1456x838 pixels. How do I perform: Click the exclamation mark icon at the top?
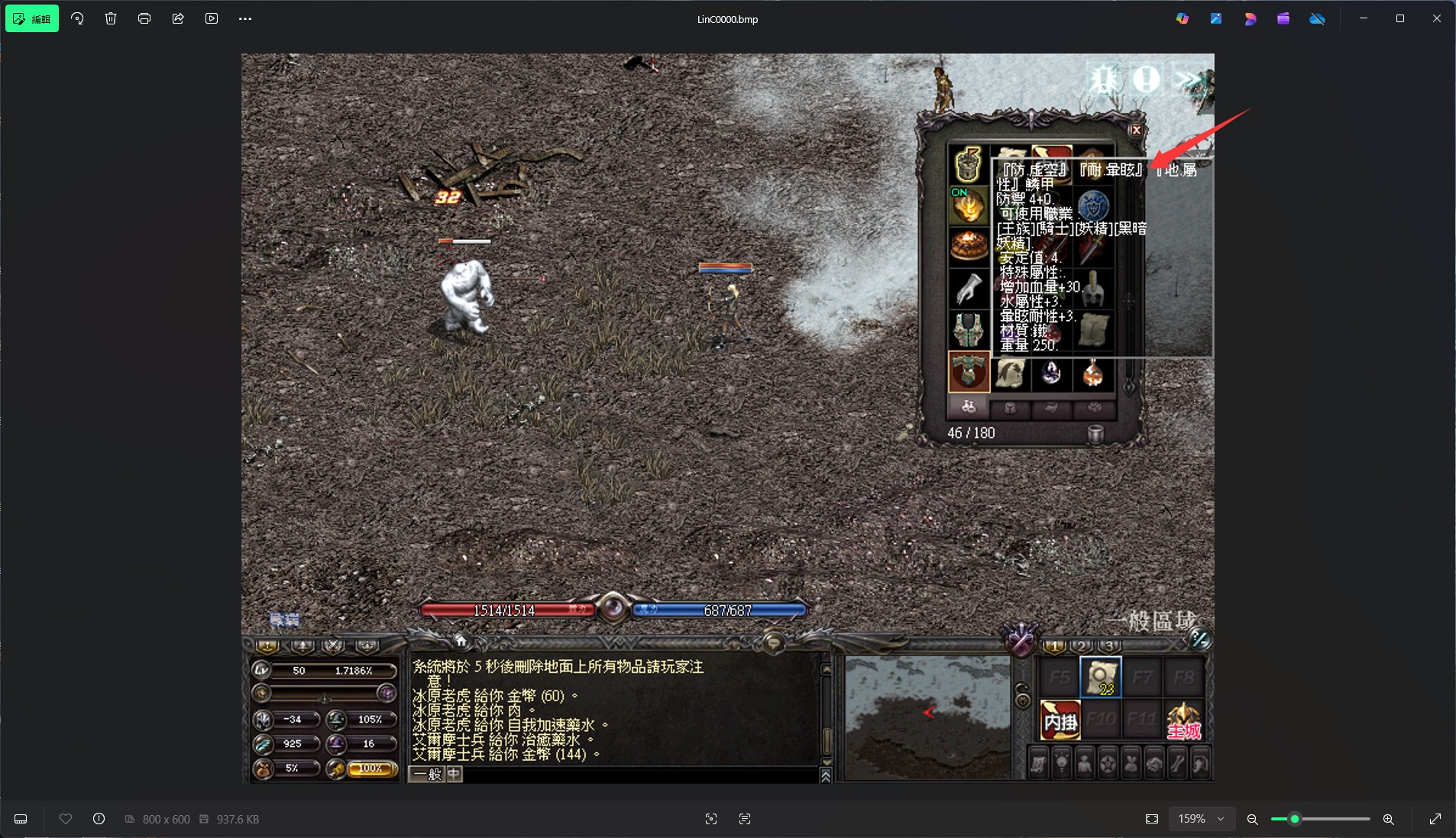pos(1146,79)
